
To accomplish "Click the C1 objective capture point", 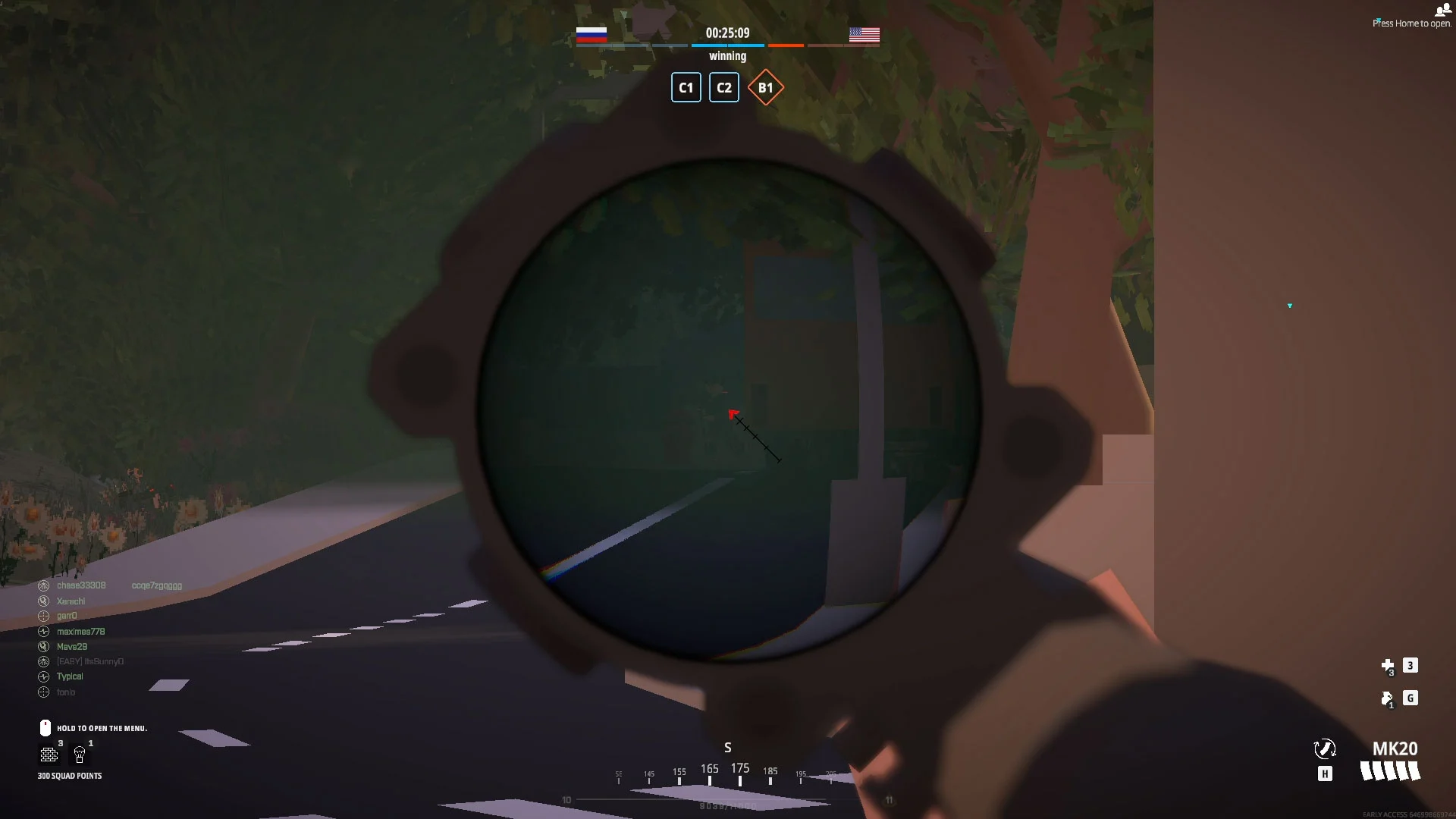I will [686, 87].
